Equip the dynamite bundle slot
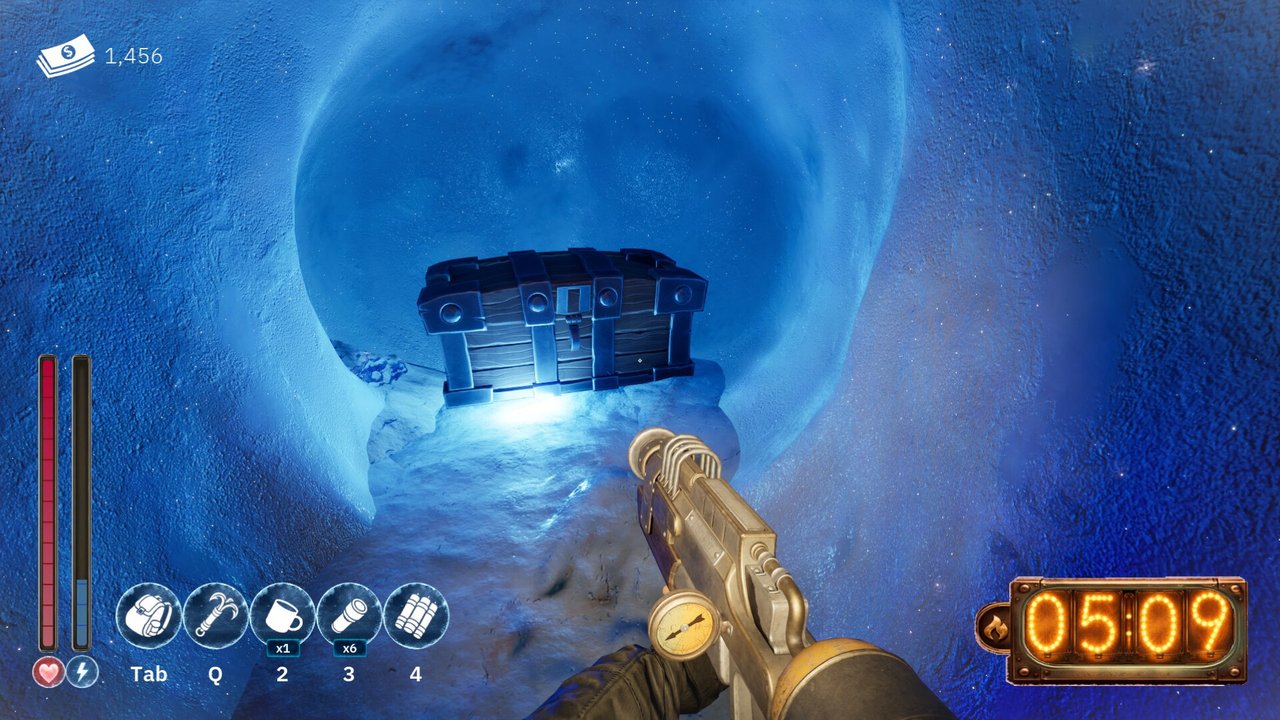This screenshot has width=1280, height=720. pyautogui.click(x=416, y=616)
